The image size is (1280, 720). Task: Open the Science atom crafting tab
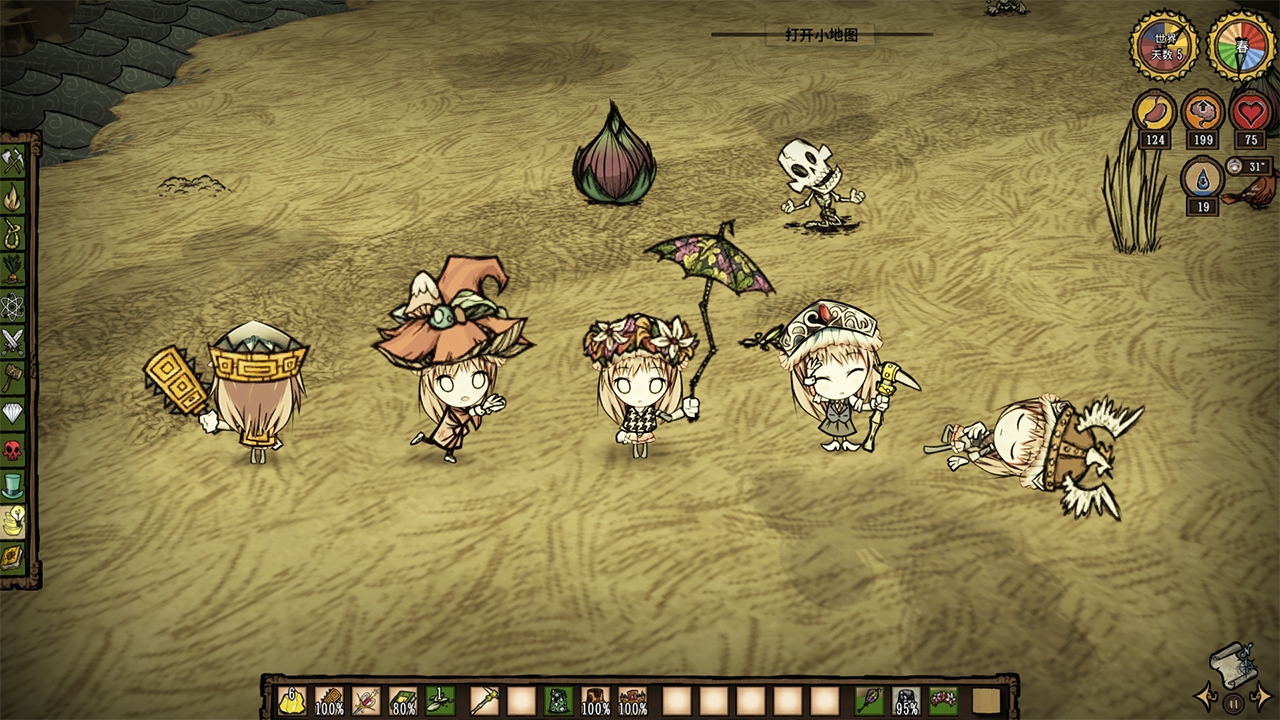click(13, 305)
